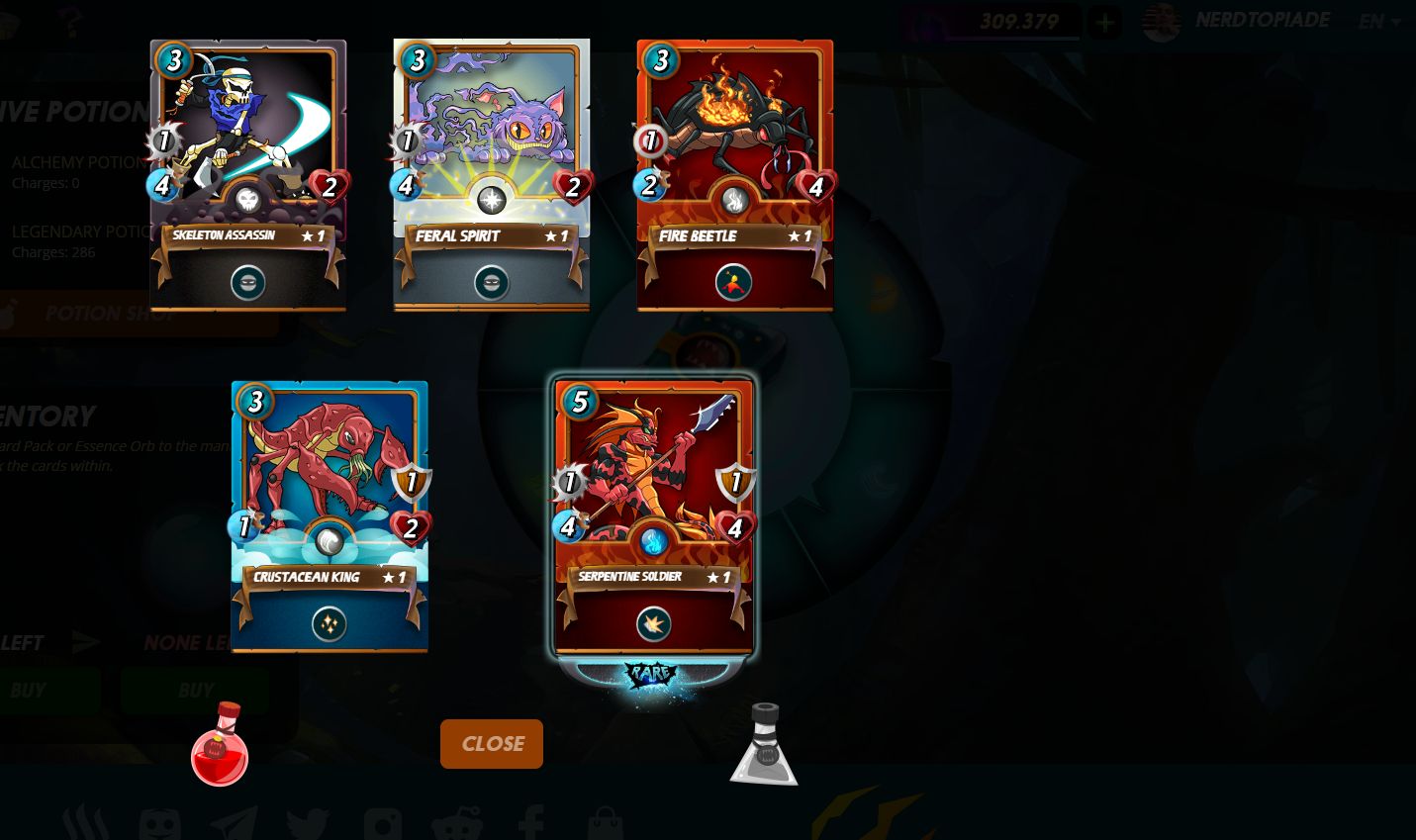Open the rare Serpentine Soldier card
This screenshot has height=840, width=1416.
pyautogui.click(x=654, y=515)
